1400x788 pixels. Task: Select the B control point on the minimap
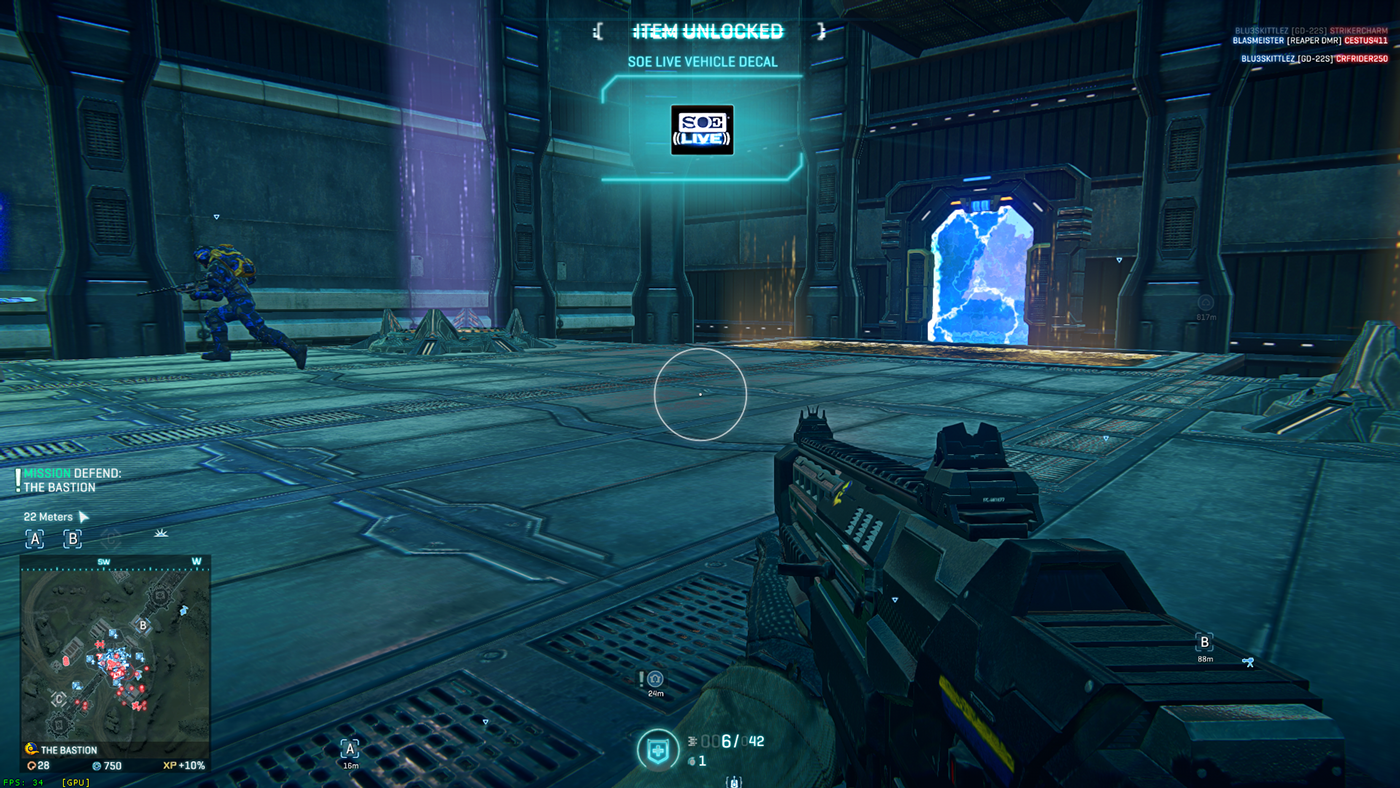[143, 626]
